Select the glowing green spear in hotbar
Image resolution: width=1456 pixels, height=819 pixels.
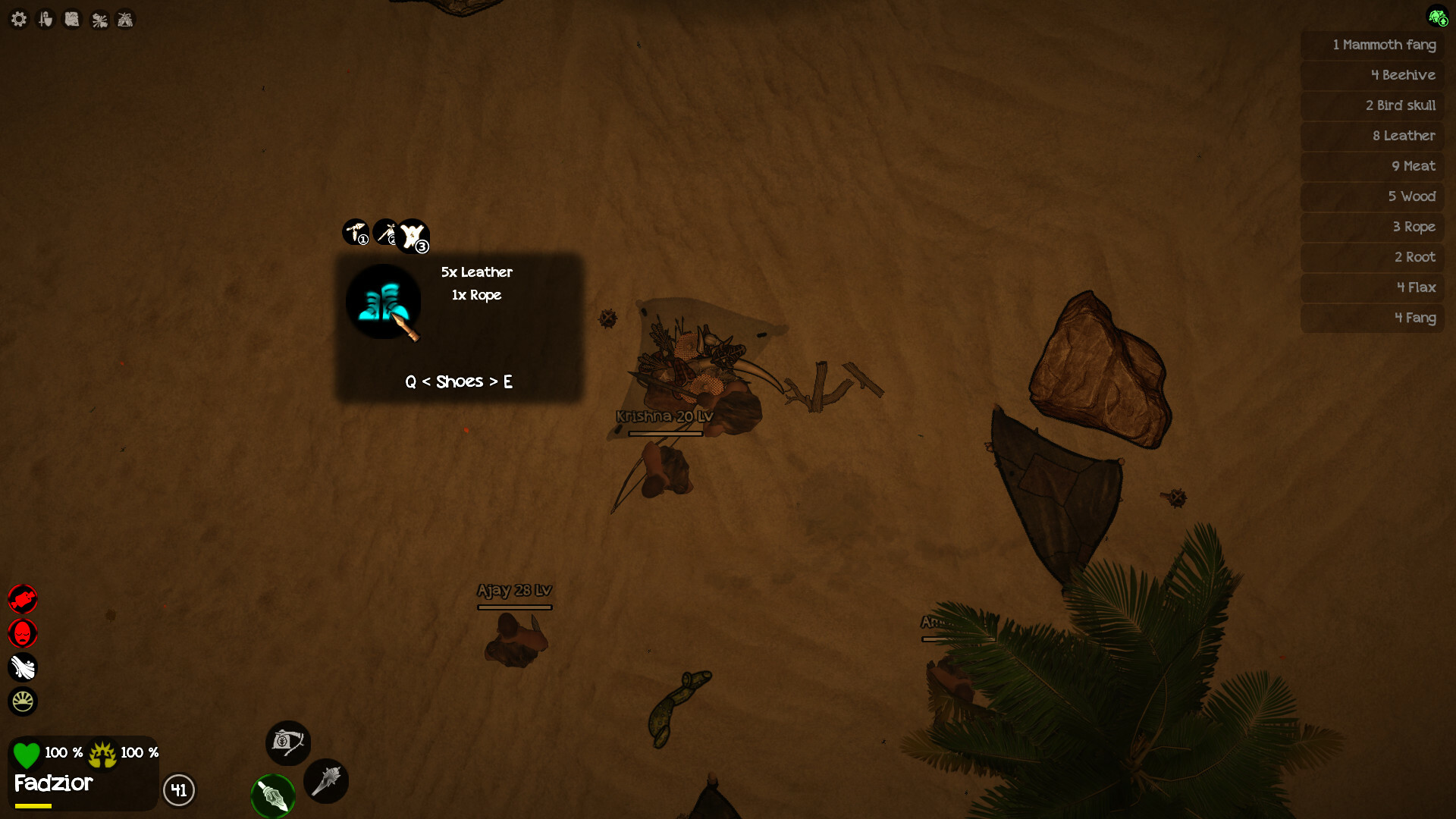(273, 796)
